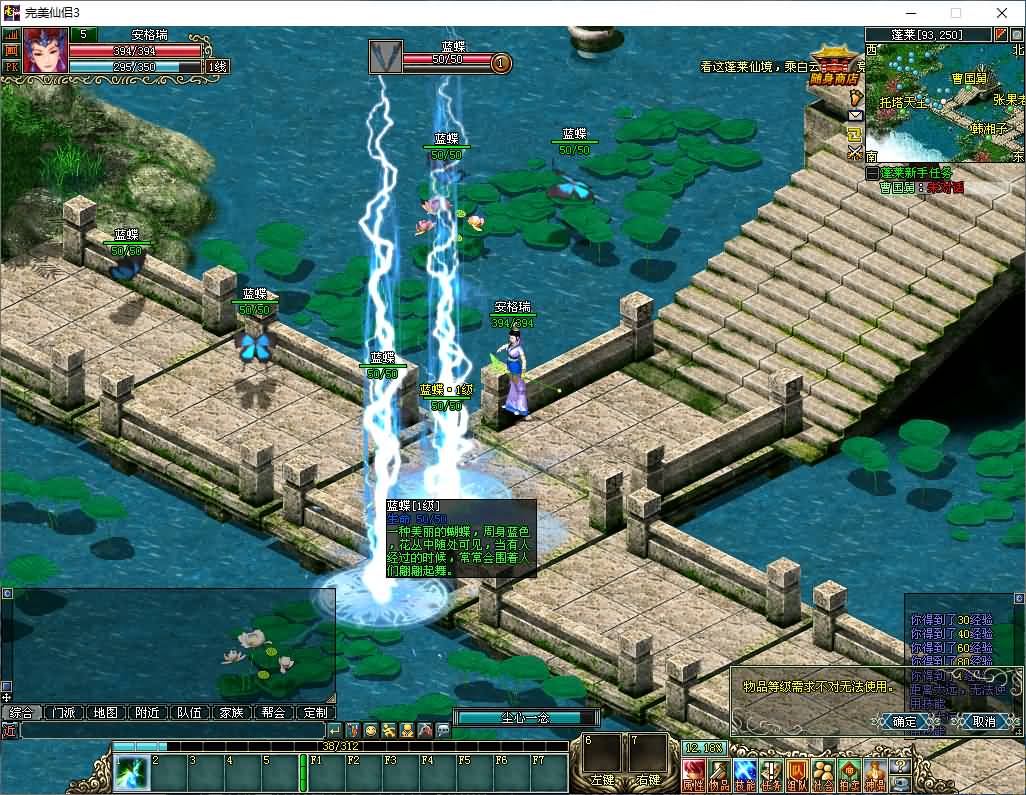The width and height of the screenshot is (1026, 795).
Task: Open the 物品 inventory menu
Action: (719, 775)
